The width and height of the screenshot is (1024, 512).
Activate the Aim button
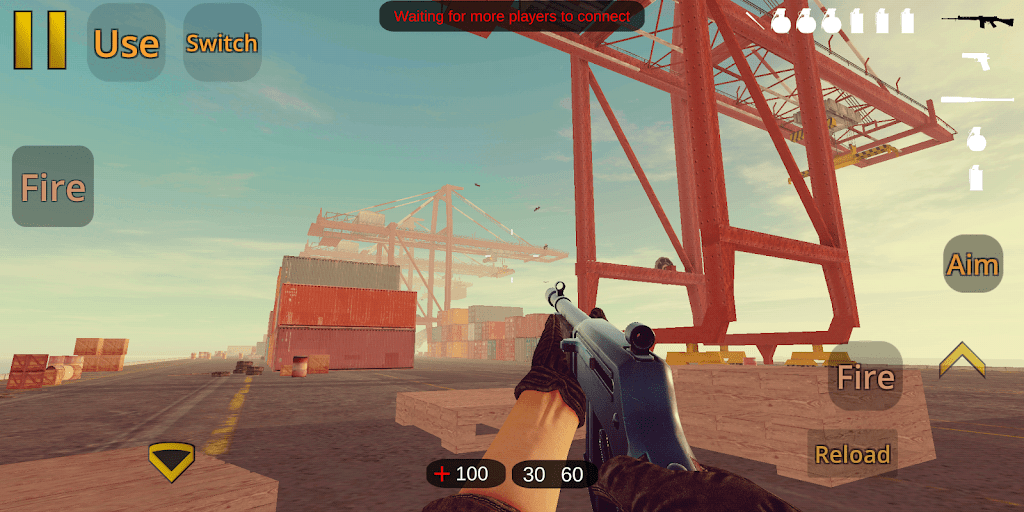pos(973,264)
